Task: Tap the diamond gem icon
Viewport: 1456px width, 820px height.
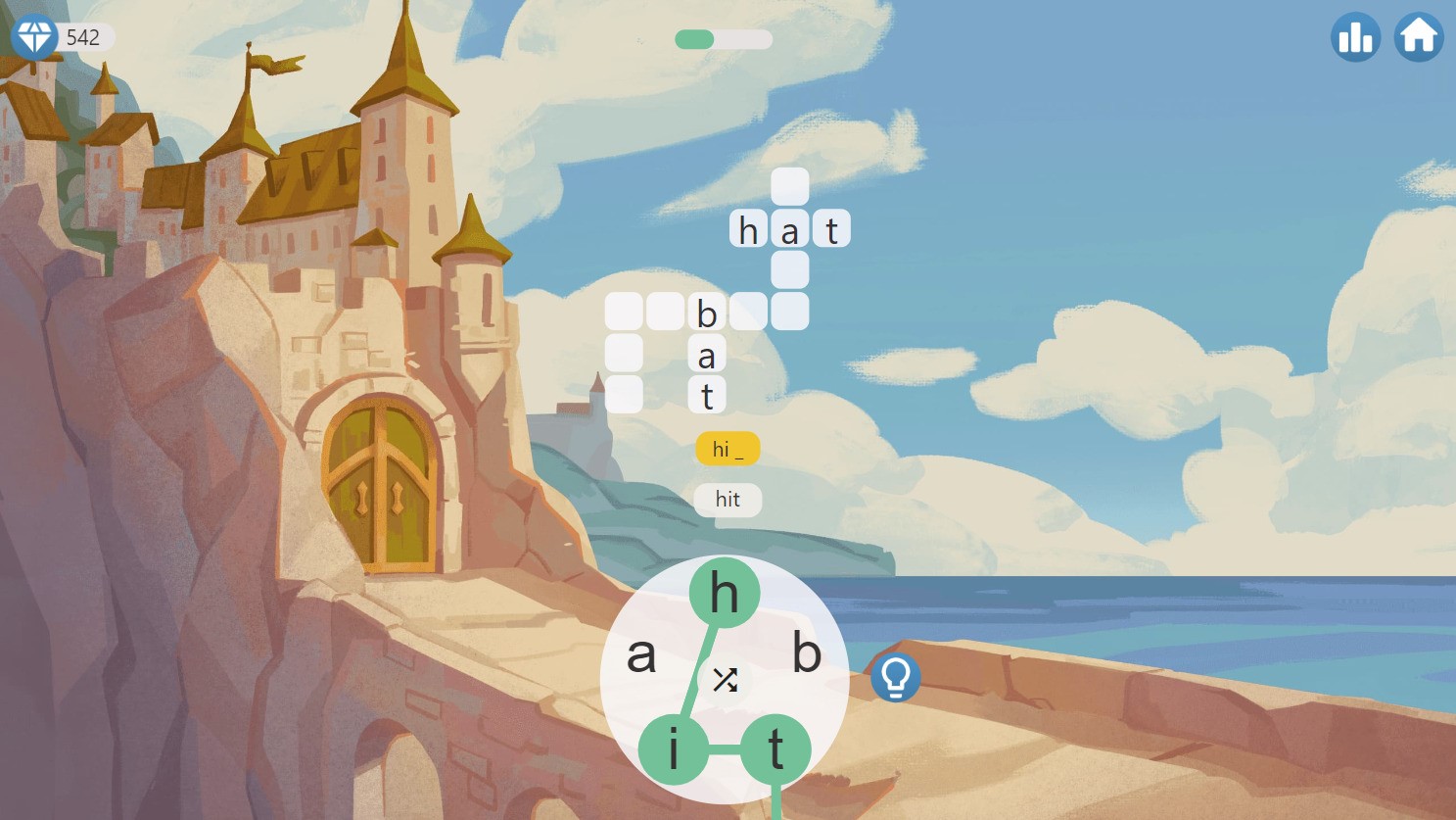Action: (34, 37)
